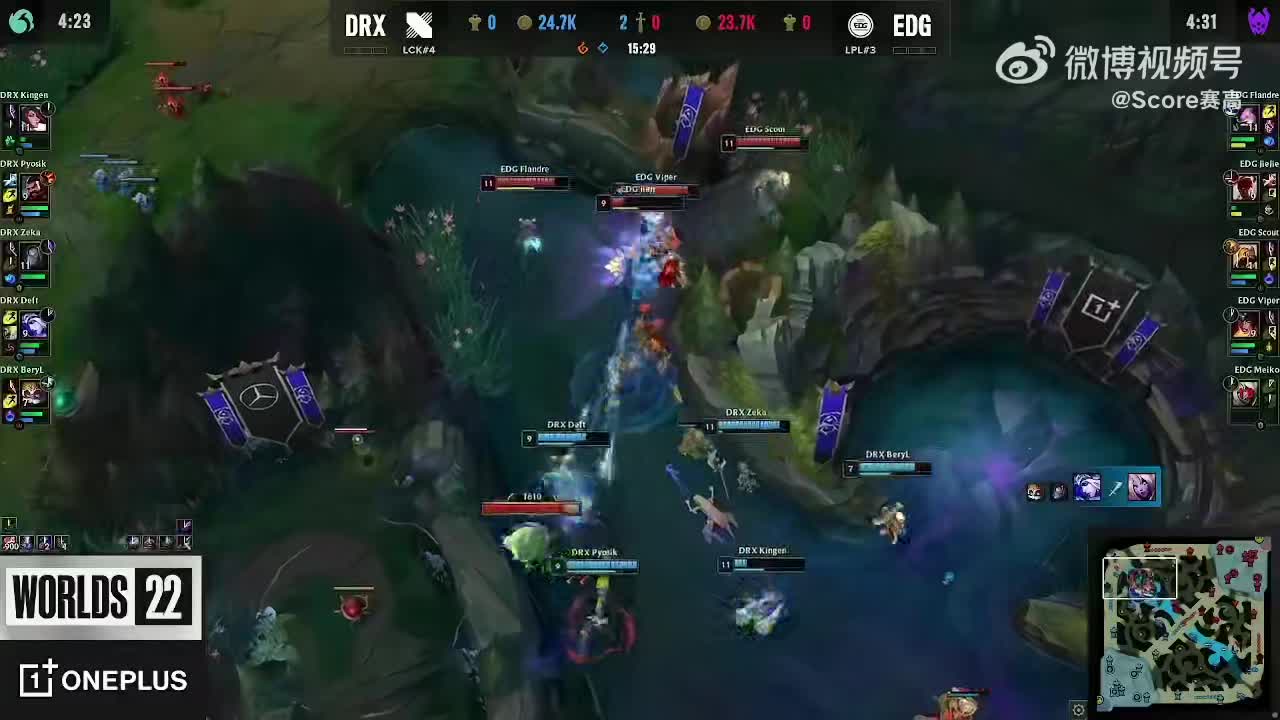Click the WORLDS 22 logo
1280x720 pixels.
point(100,598)
